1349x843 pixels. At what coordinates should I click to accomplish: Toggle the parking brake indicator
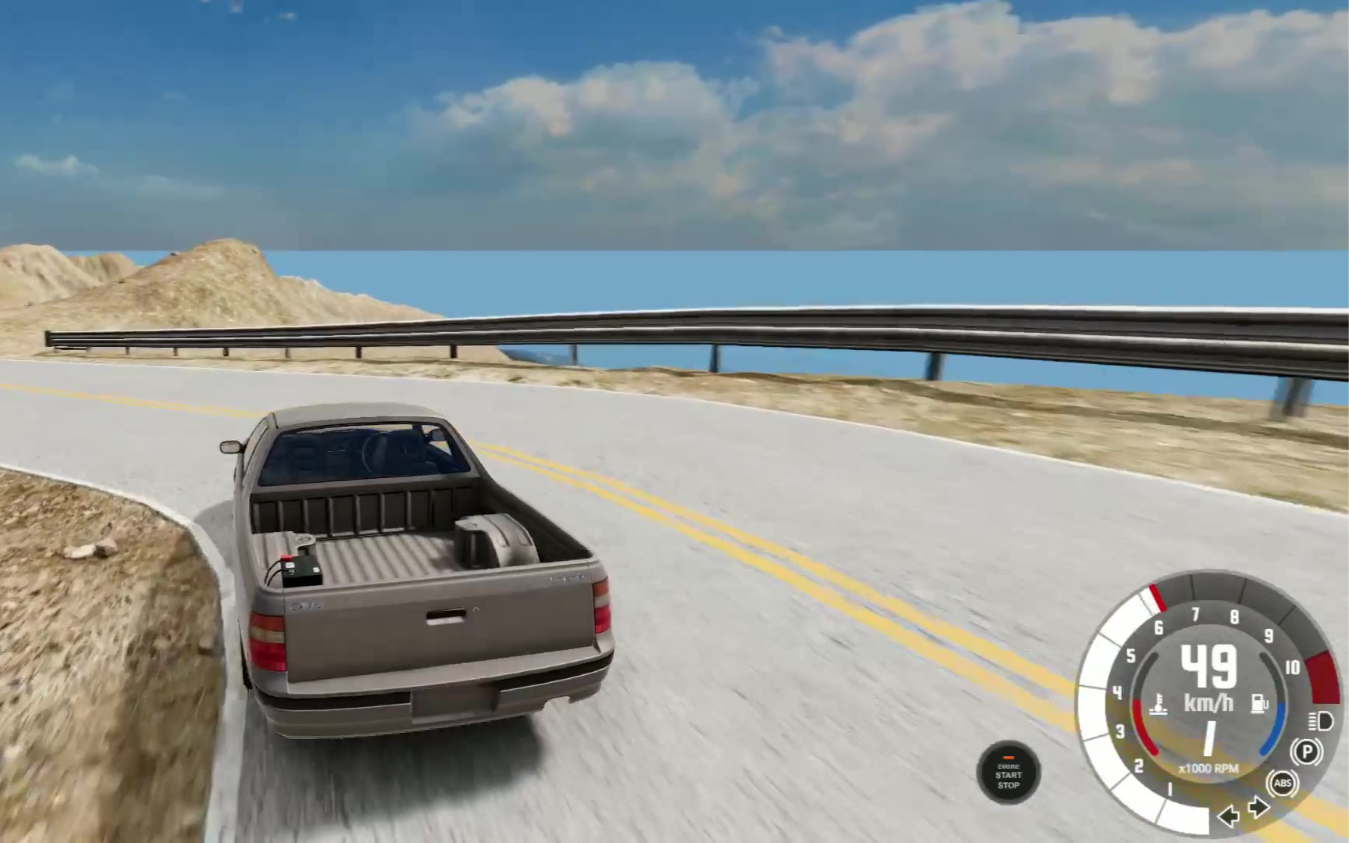pos(1305,751)
